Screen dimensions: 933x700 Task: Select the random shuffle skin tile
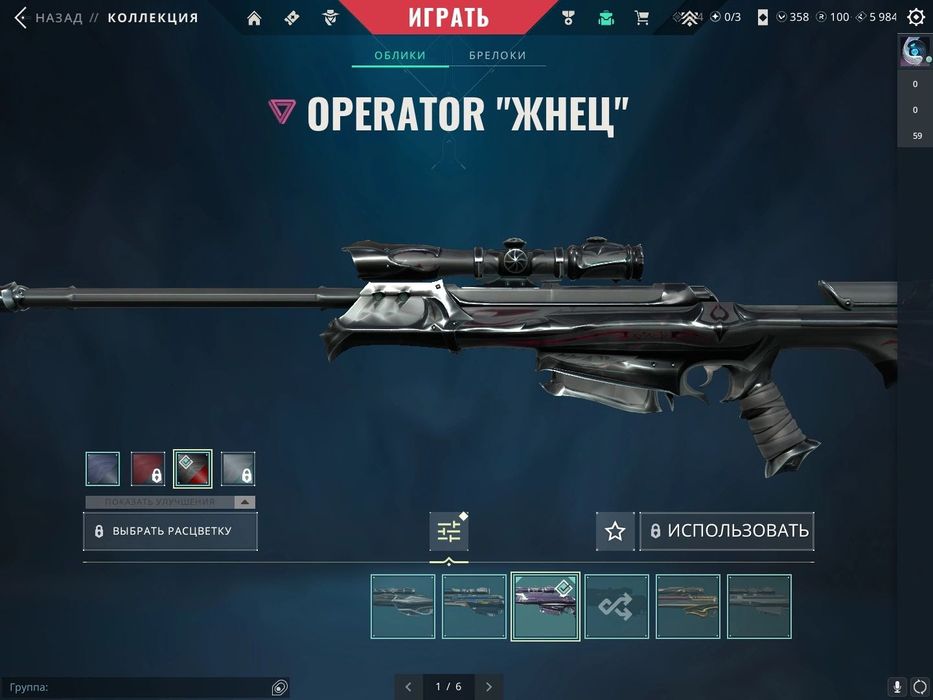pyautogui.click(x=617, y=606)
